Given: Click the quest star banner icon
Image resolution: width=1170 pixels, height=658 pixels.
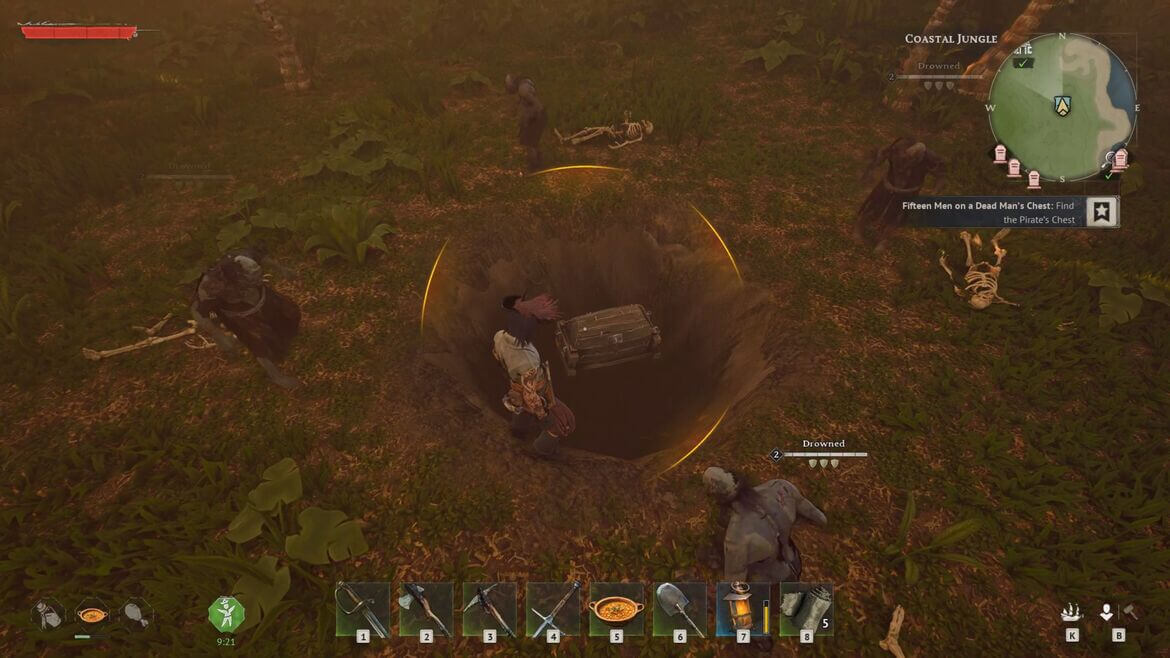Looking at the screenshot, I should pos(1101,211).
